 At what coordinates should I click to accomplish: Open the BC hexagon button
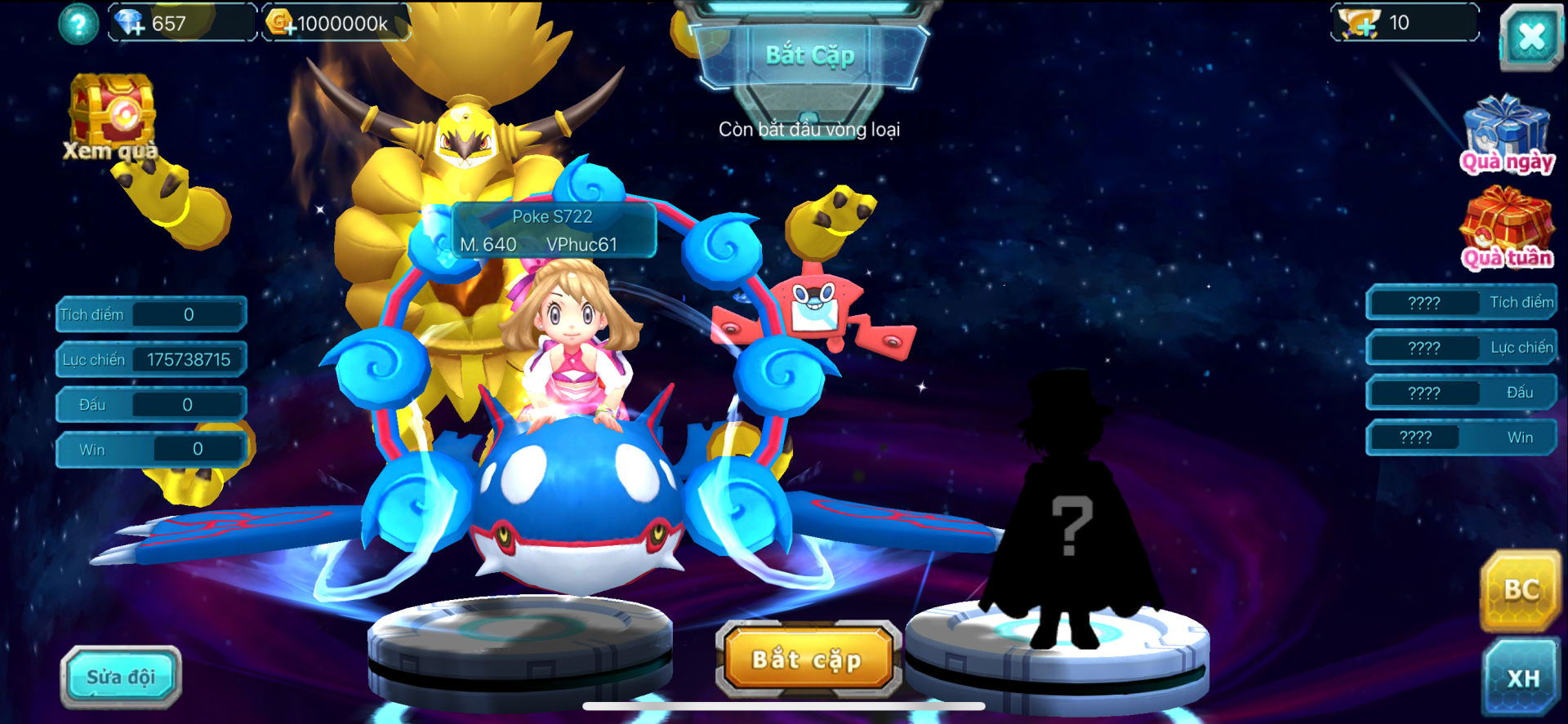pyautogui.click(x=1521, y=590)
